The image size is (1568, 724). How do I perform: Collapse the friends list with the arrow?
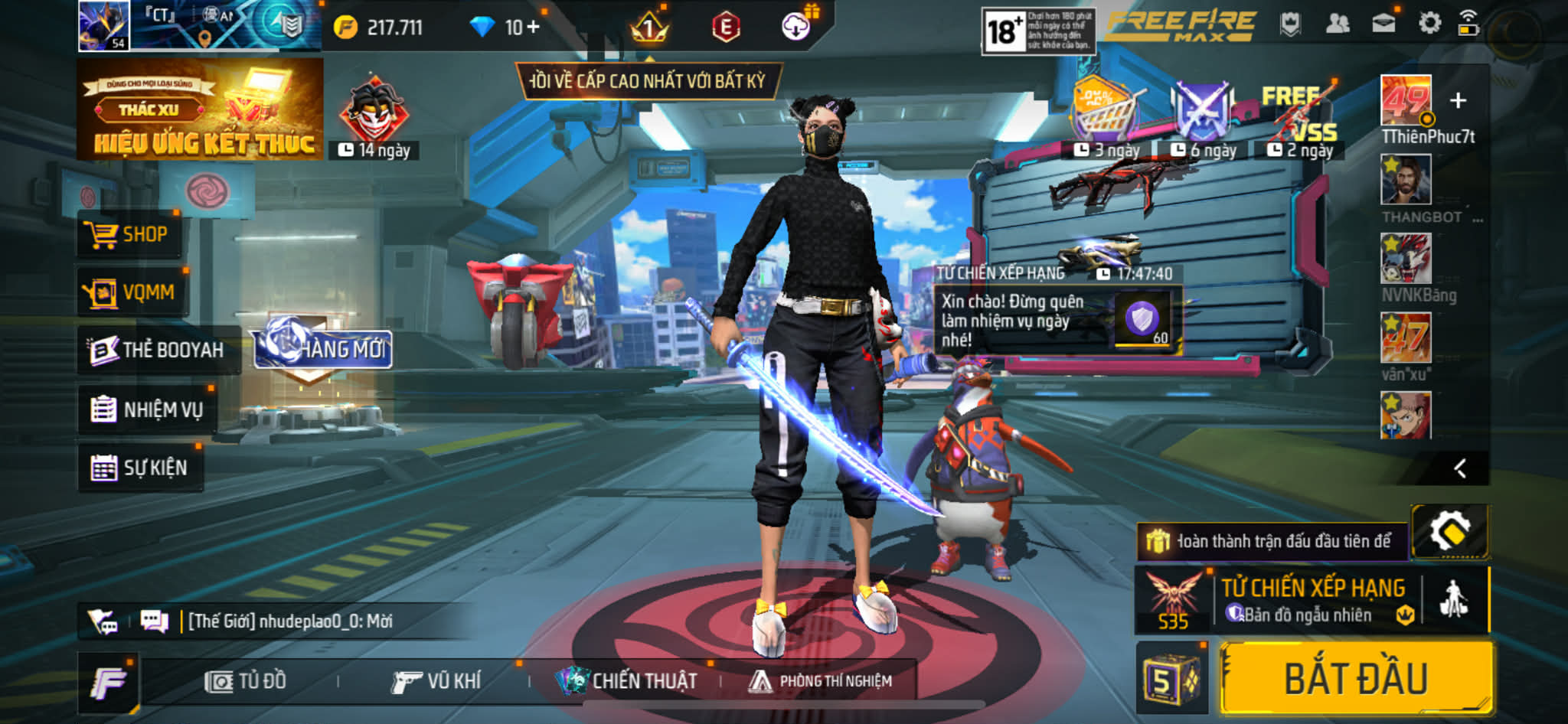point(1459,468)
